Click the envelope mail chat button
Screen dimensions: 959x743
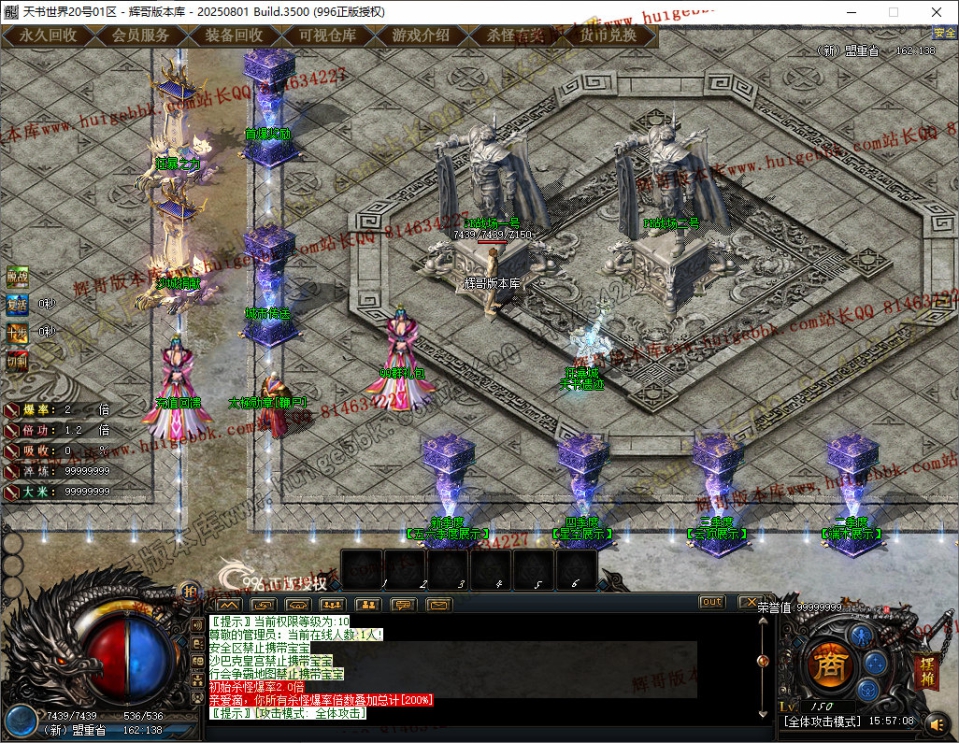pos(440,605)
